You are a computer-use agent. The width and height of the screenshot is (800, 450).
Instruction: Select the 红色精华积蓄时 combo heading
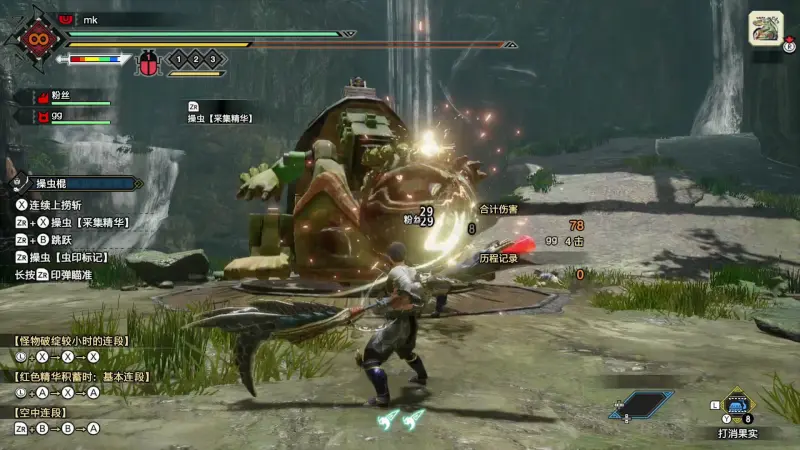click(81, 376)
